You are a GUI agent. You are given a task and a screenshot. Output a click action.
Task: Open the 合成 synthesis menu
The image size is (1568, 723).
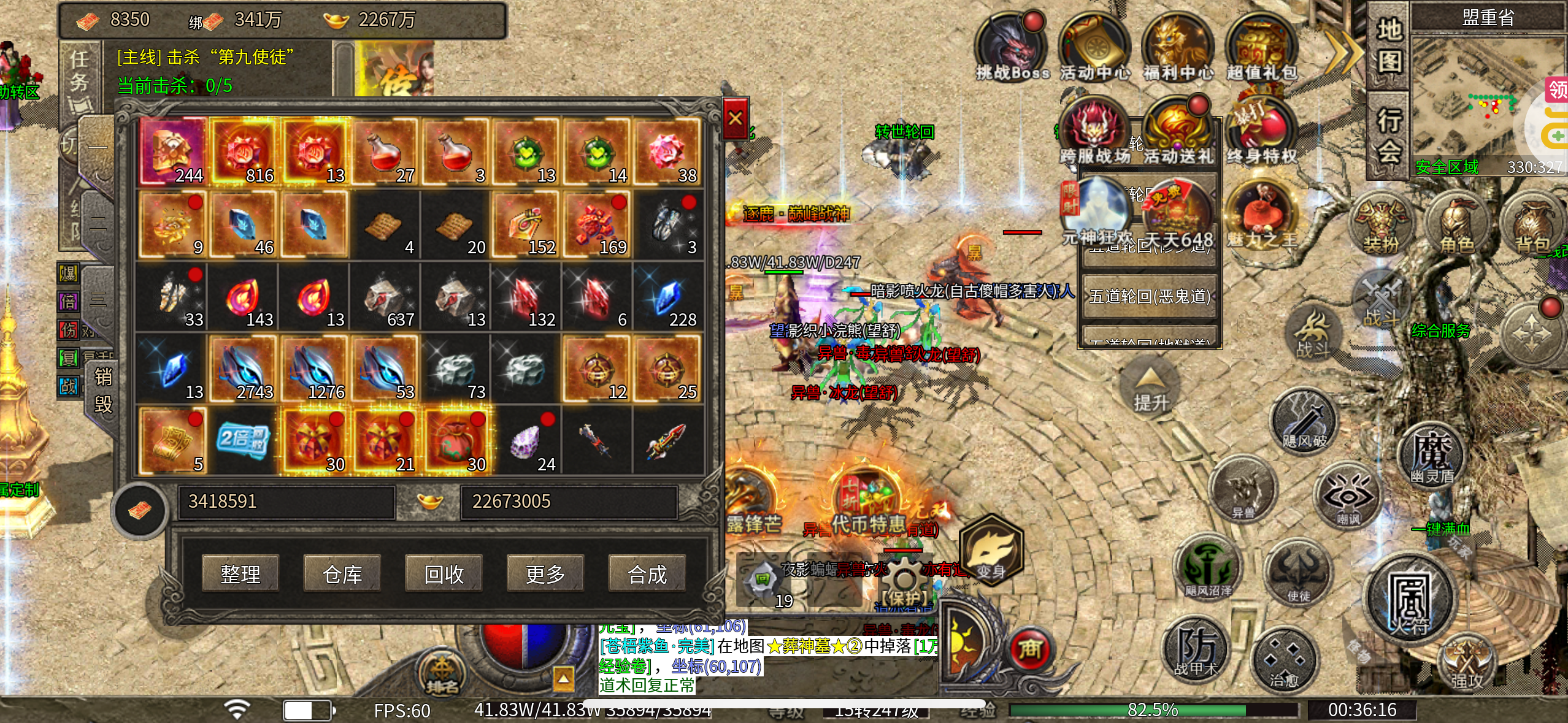tap(647, 573)
